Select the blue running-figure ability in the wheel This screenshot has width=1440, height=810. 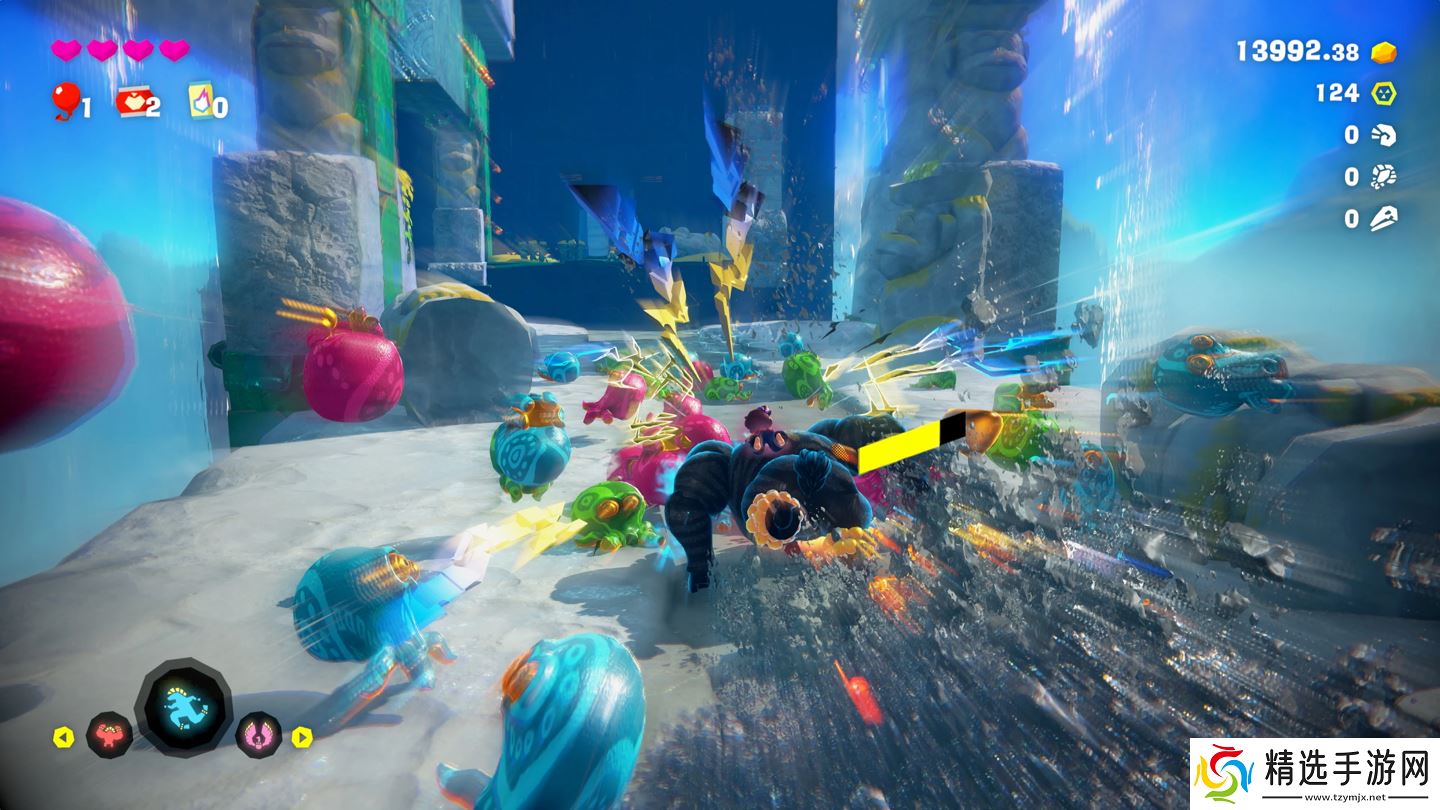(x=184, y=706)
